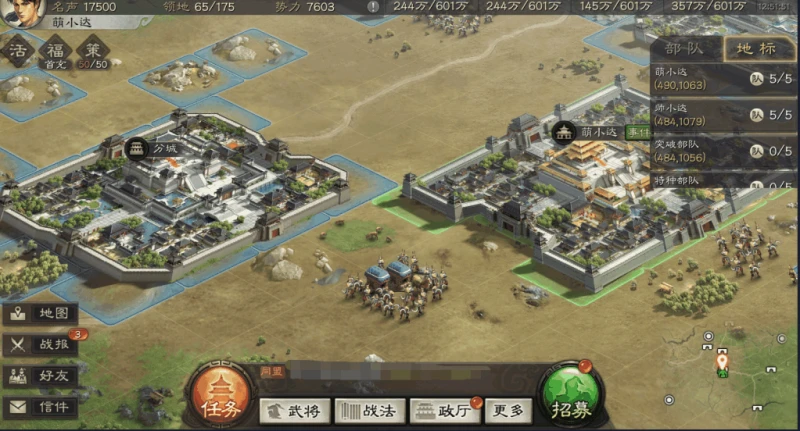Switch to the 部队 (Troops) tab
Image resolution: width=800 pixels, height=431 pixels.
click(684, 49)
